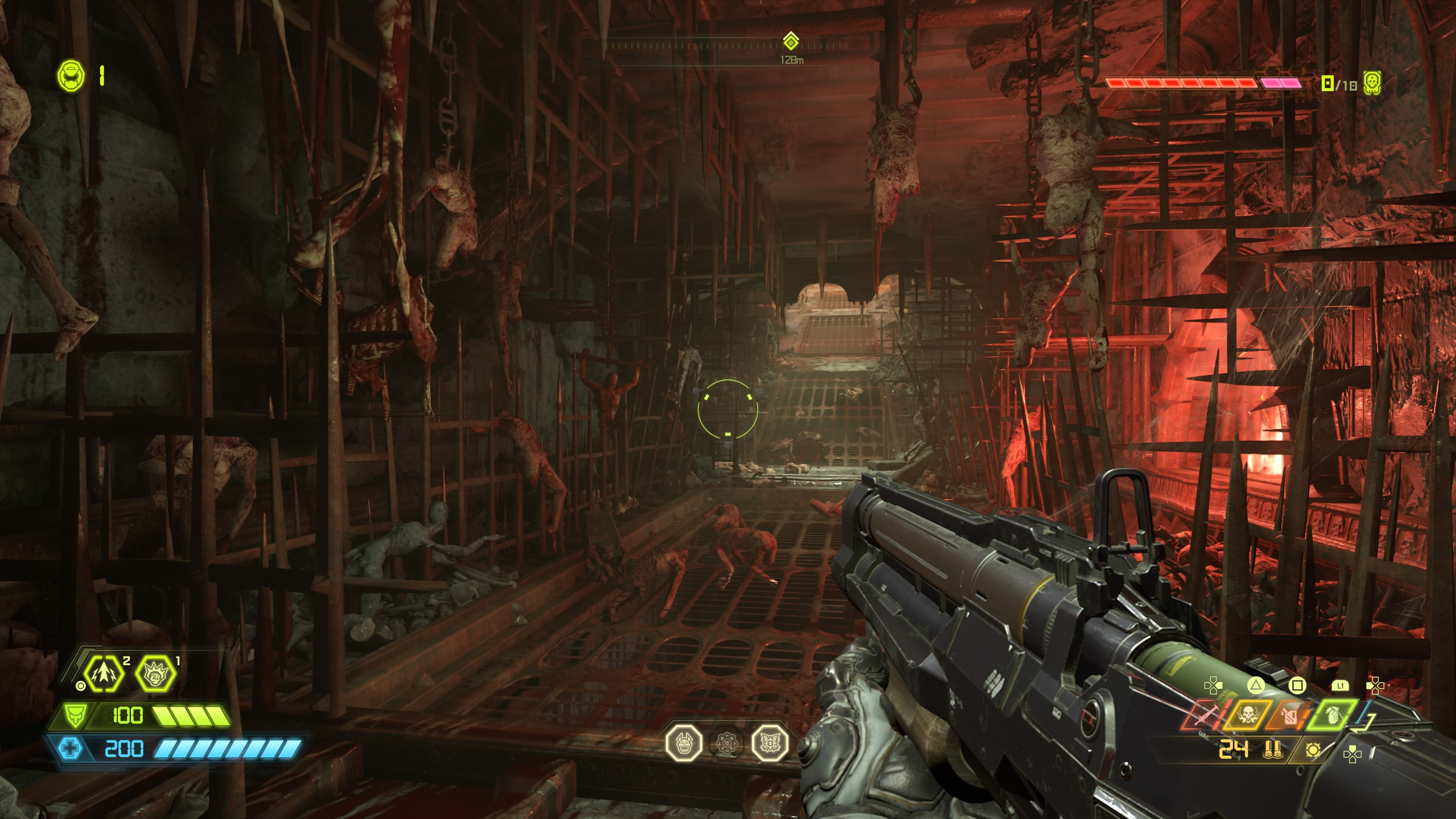This screenshot has width=1456, height=819.
Task: Activate the Blood Punch fist icon
Action: point(154,673)
